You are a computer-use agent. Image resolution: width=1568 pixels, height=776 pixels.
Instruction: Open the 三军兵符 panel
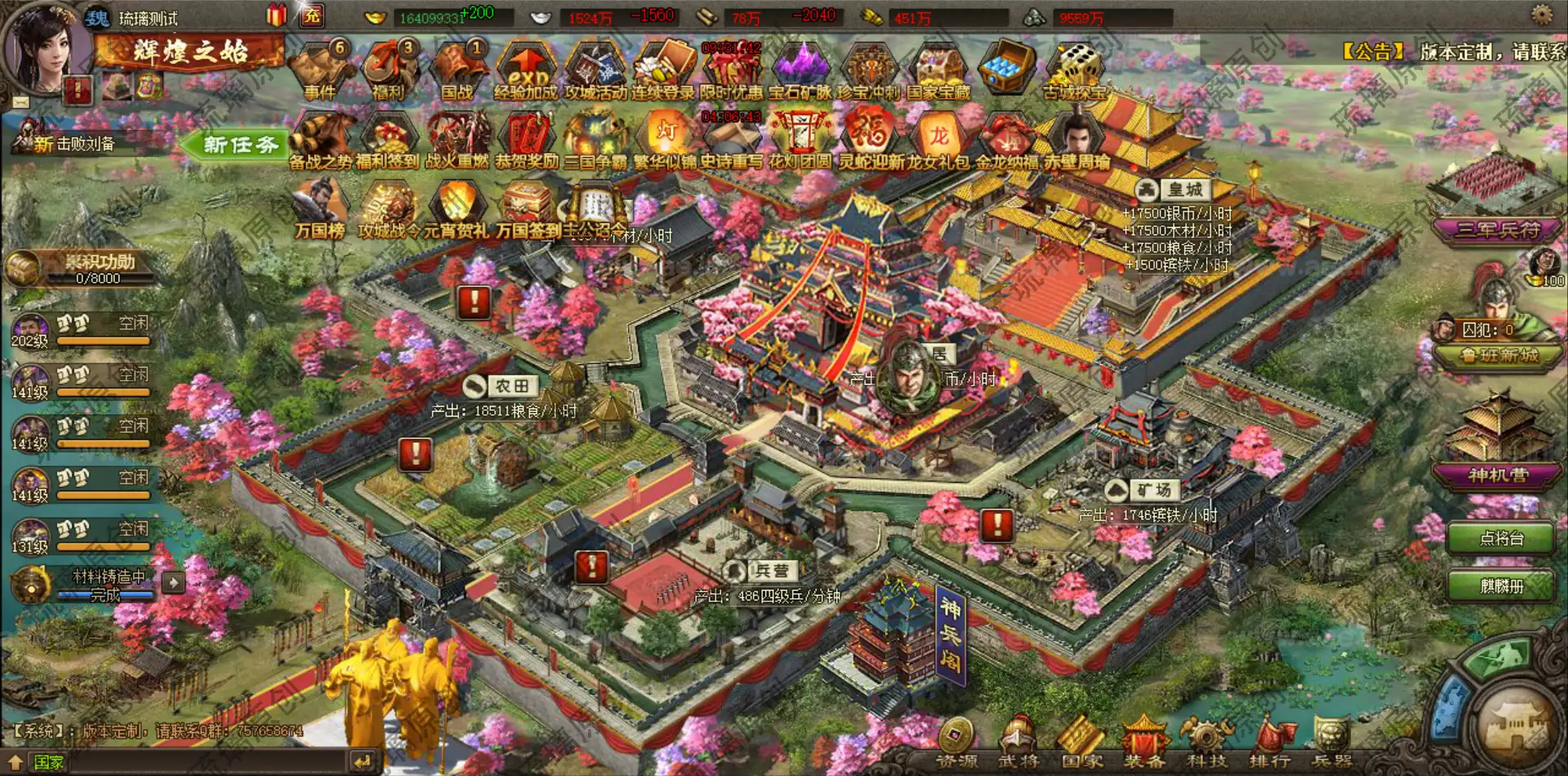[x=1498, y=230]
